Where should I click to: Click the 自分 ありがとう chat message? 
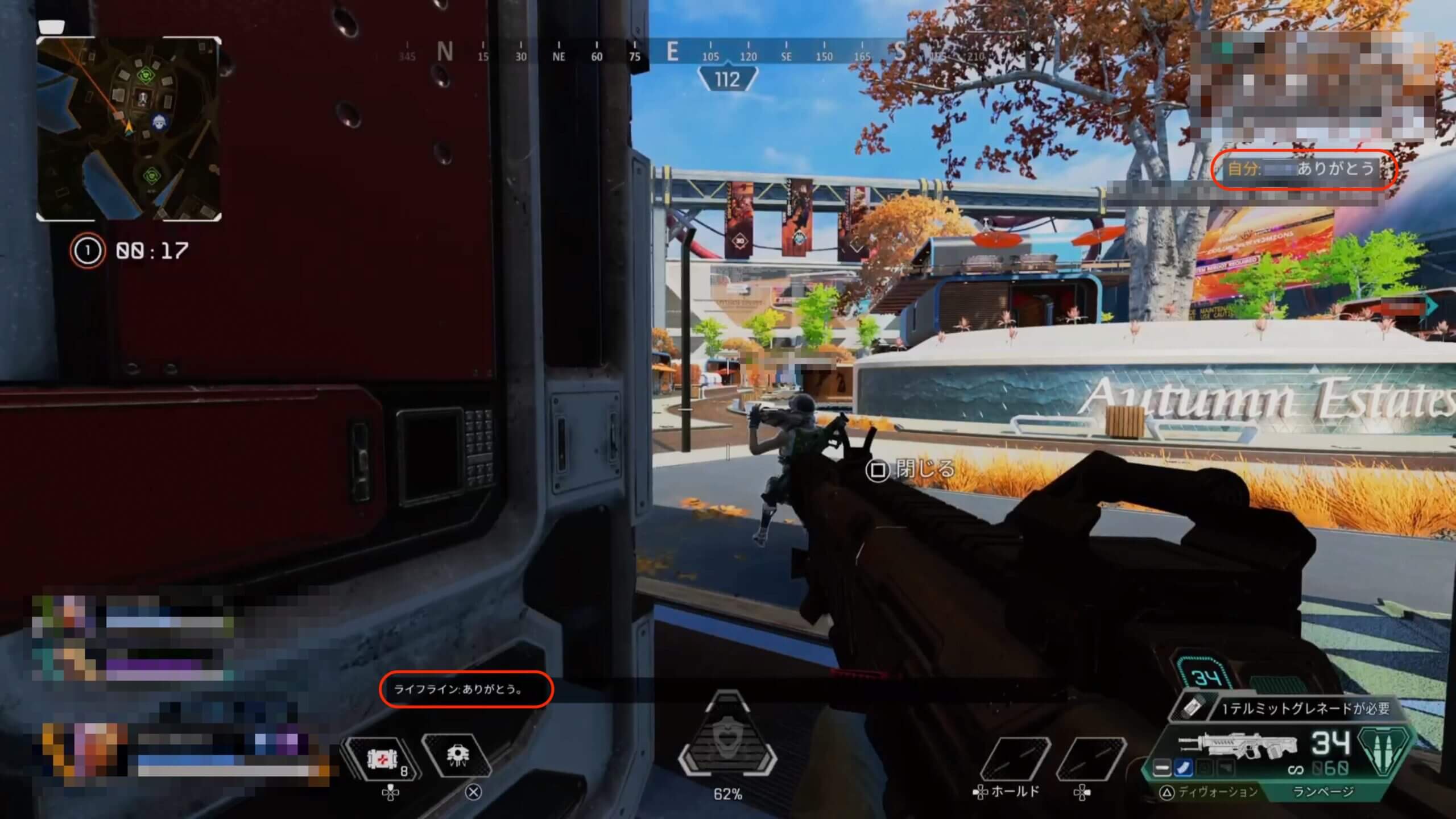[x=1301, y=169]
